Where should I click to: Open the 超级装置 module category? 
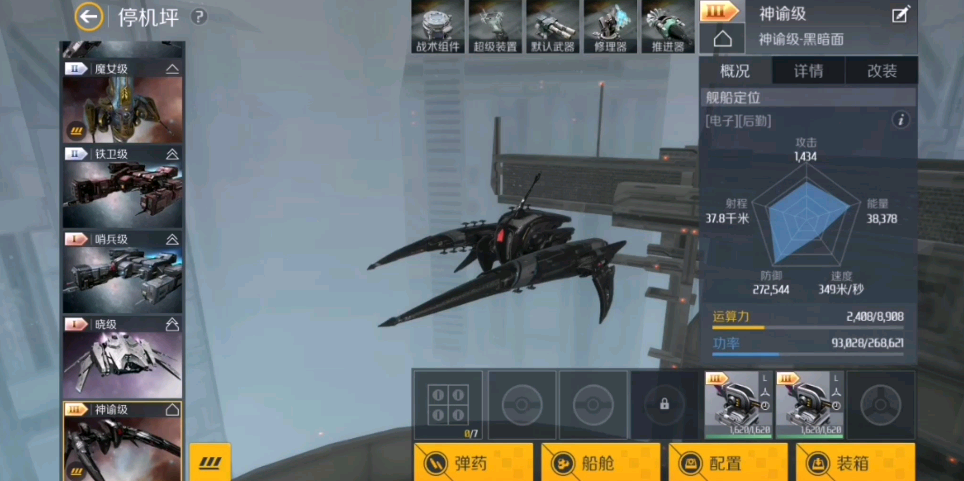(x=495, y=26)
